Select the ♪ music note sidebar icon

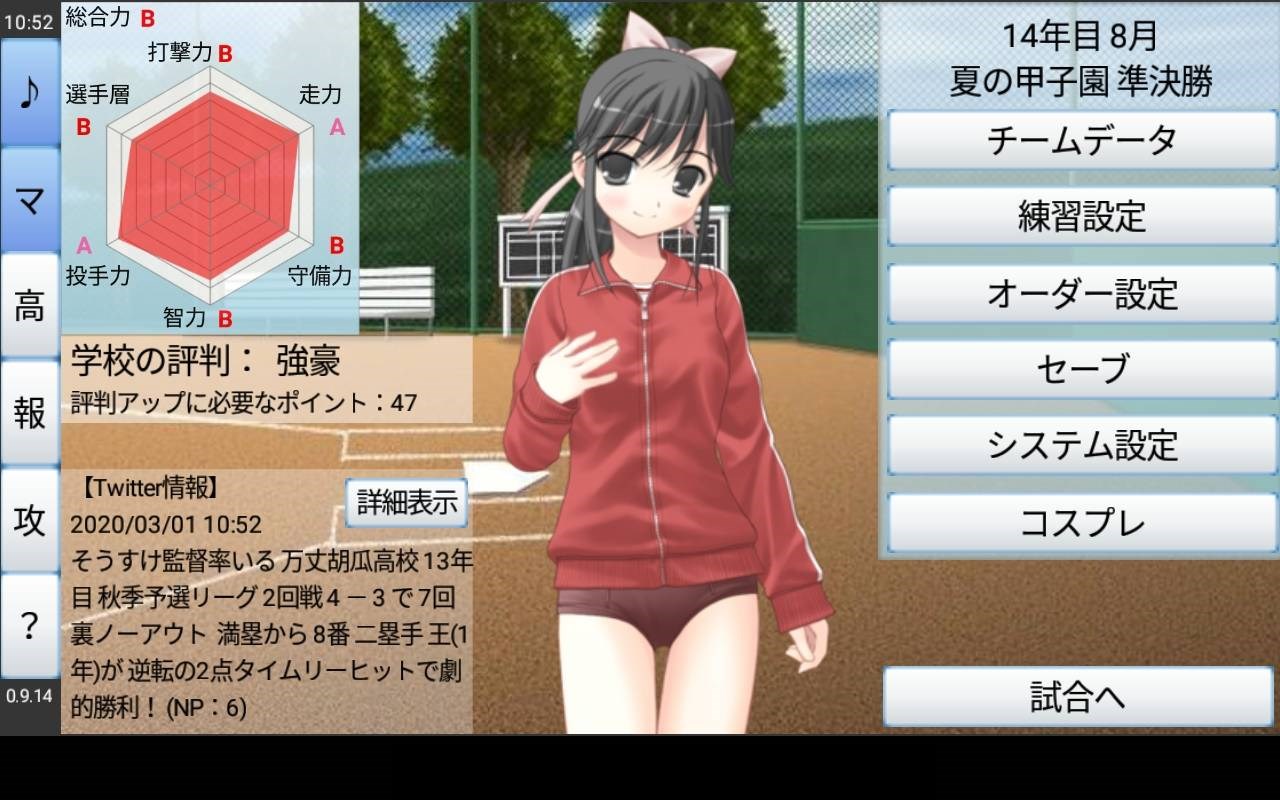(27, 93)
